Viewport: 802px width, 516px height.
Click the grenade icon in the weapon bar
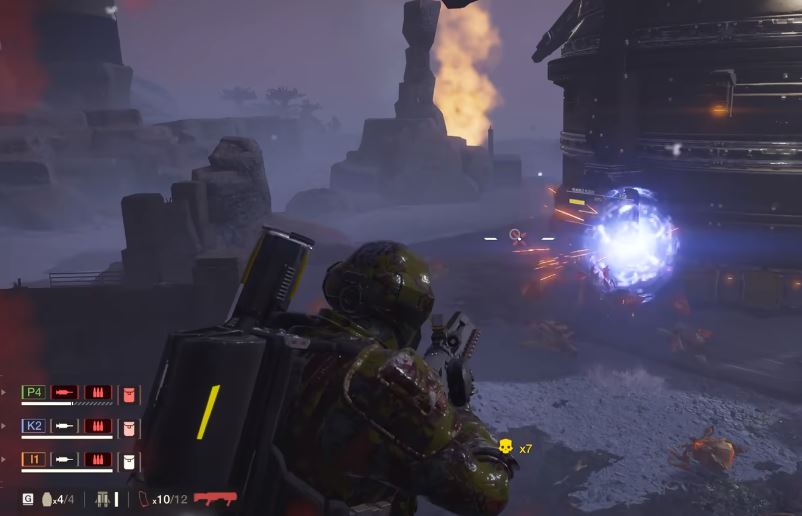(46, 498)
